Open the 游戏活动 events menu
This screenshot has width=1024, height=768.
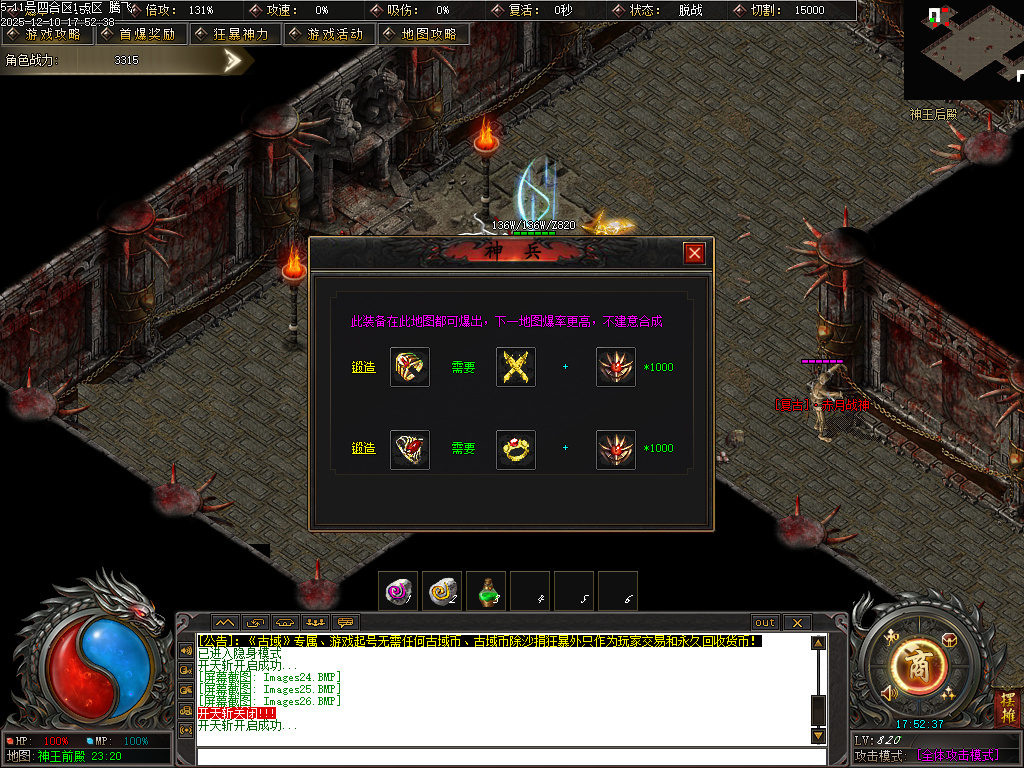[x=329, y=34]
